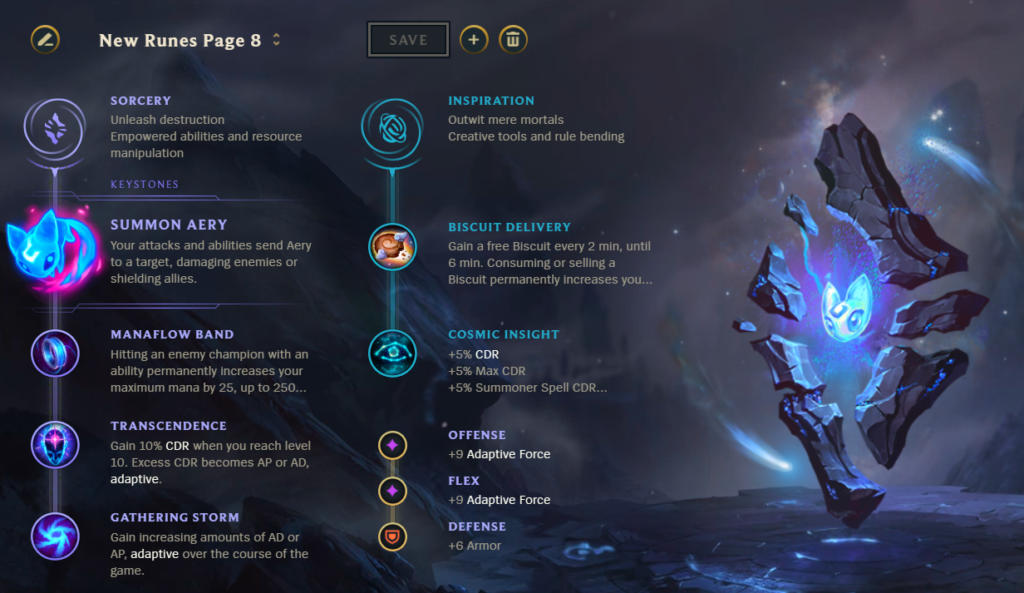Select the Gathering Storm rune
1024x593 pixels.
click(54, 536)
